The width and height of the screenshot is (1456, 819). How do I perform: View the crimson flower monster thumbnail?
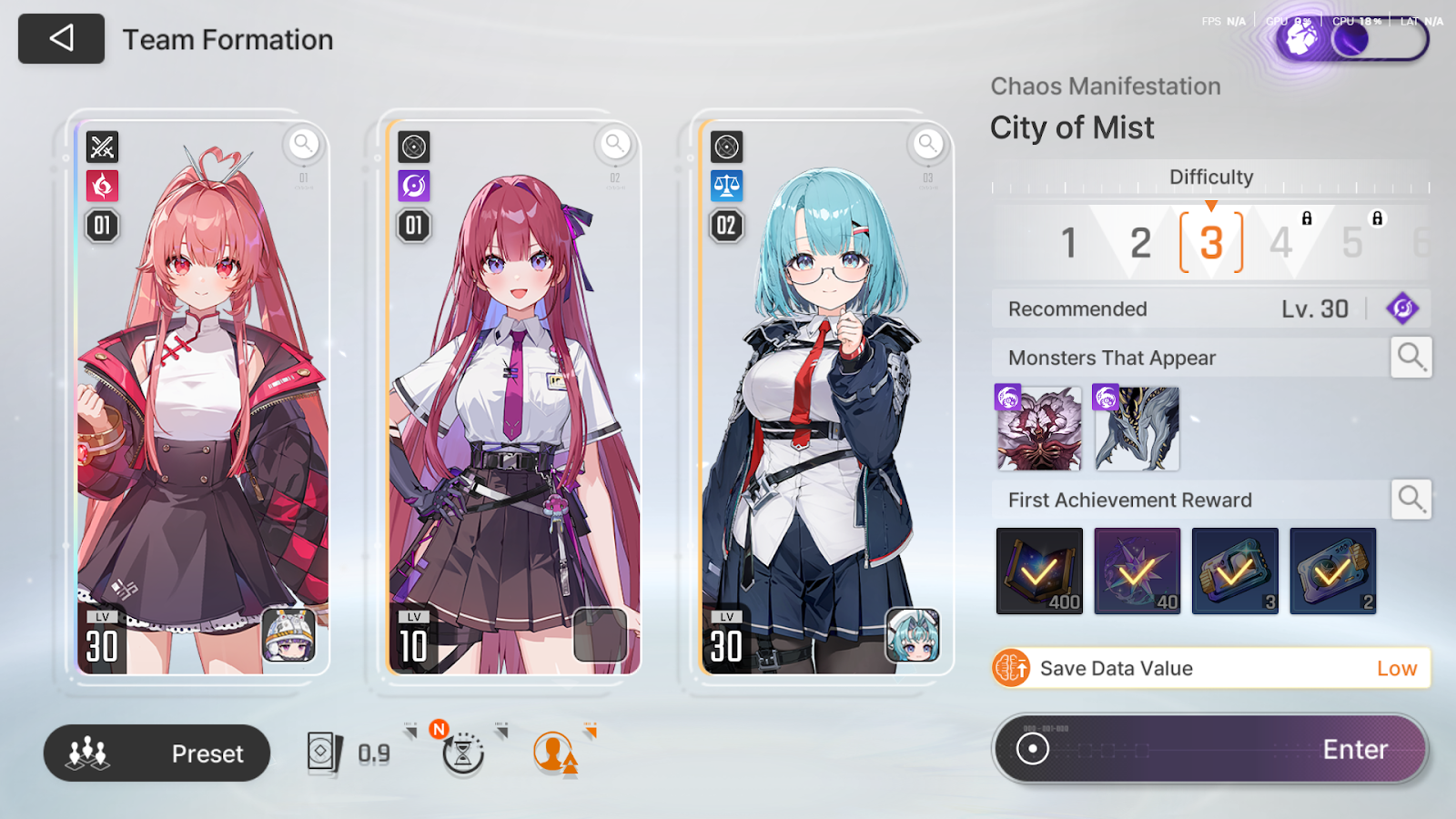coord(1039,429)
